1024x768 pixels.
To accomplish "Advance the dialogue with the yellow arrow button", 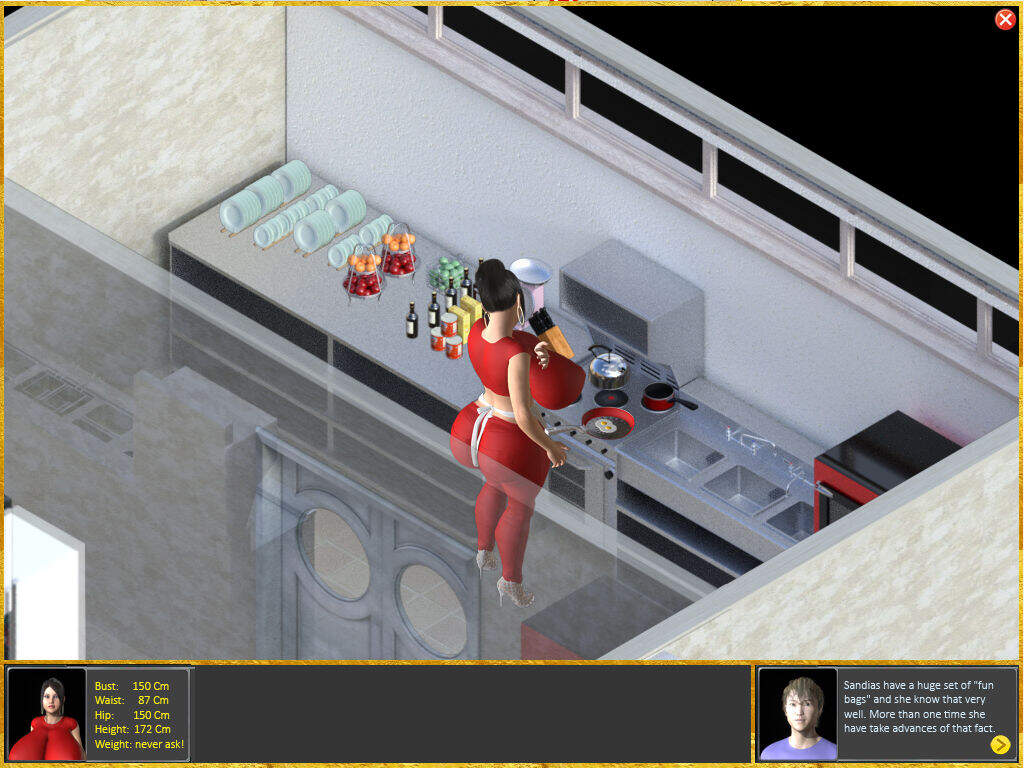I will pyautogui.click(x=1000, y=744).
